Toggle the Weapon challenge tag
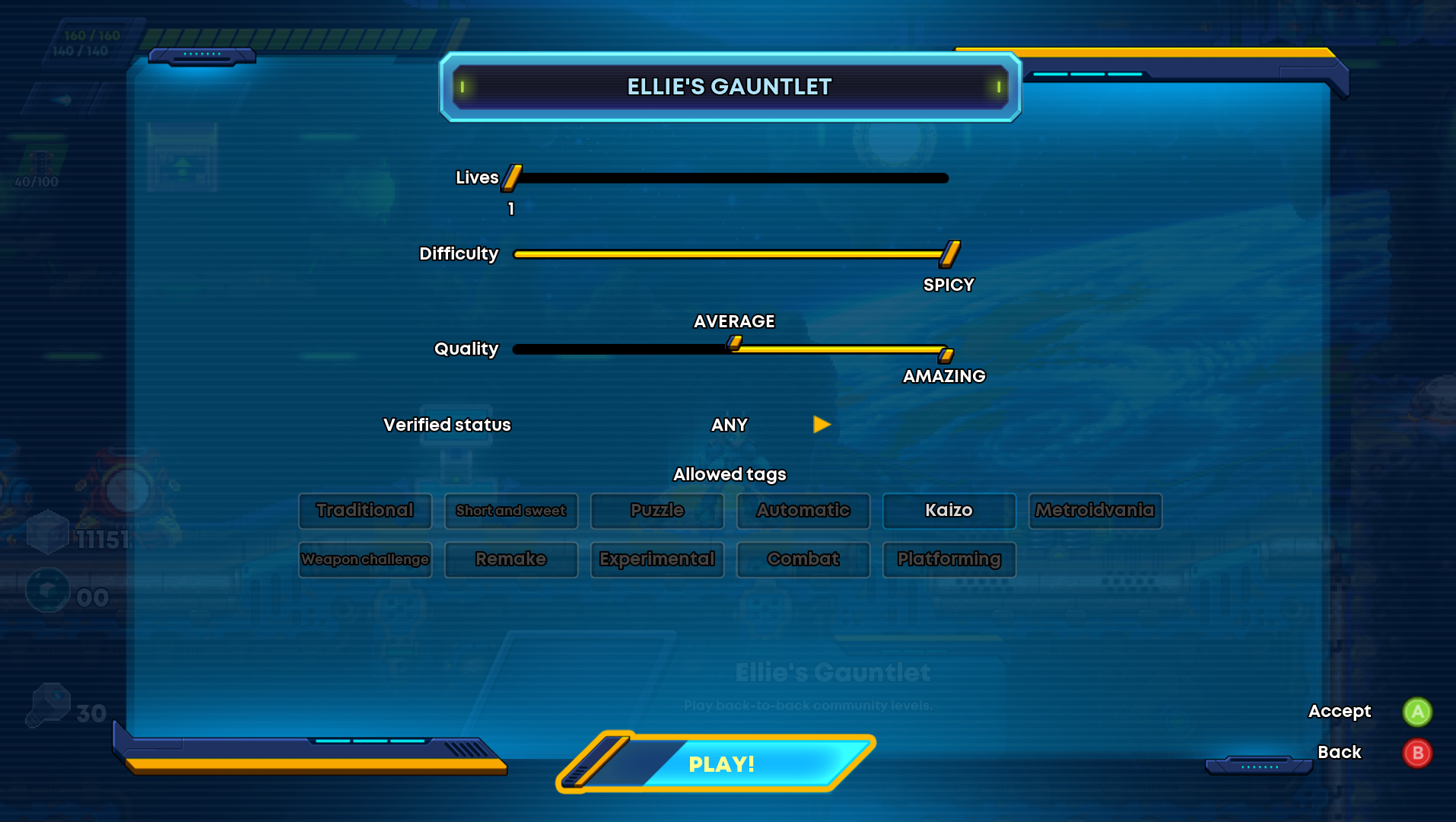This screenshot has height=822, width=1456. click(365, 559)
